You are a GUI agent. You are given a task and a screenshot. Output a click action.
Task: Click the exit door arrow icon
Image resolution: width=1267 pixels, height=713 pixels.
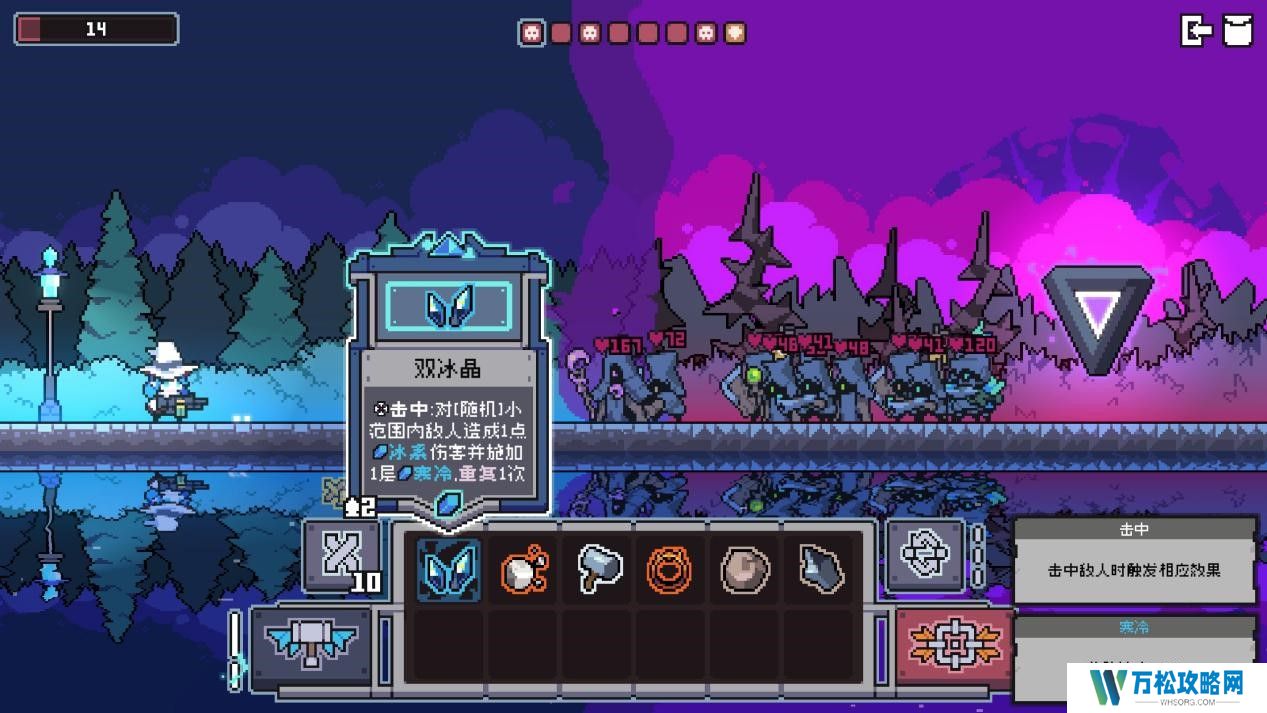[x=1196, y=30]
